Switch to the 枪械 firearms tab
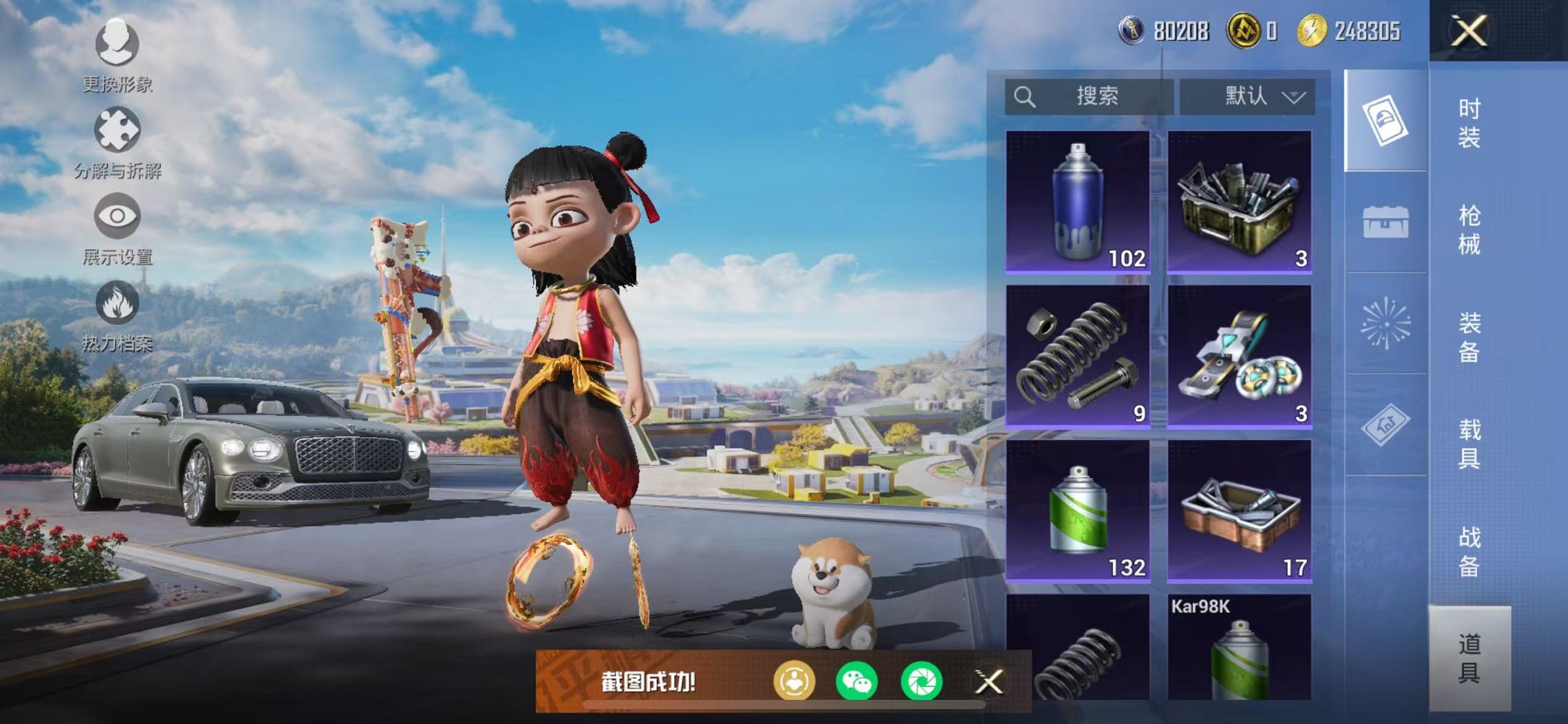Viewport: 1568px width, 724px height. 1469,229
